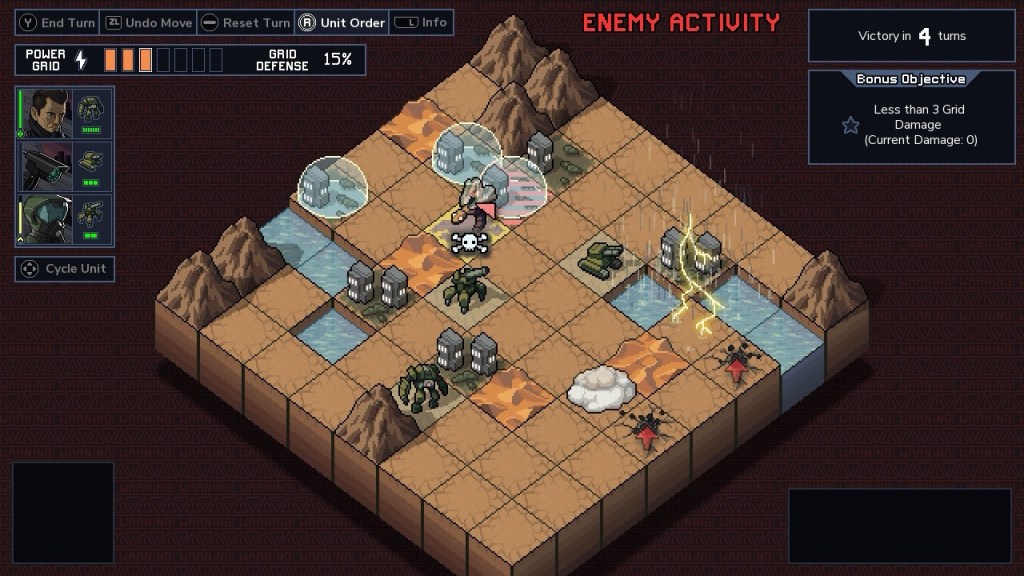Show the Info overlay
Viewport: 1024px width, 576px height.
coord(421,22)
